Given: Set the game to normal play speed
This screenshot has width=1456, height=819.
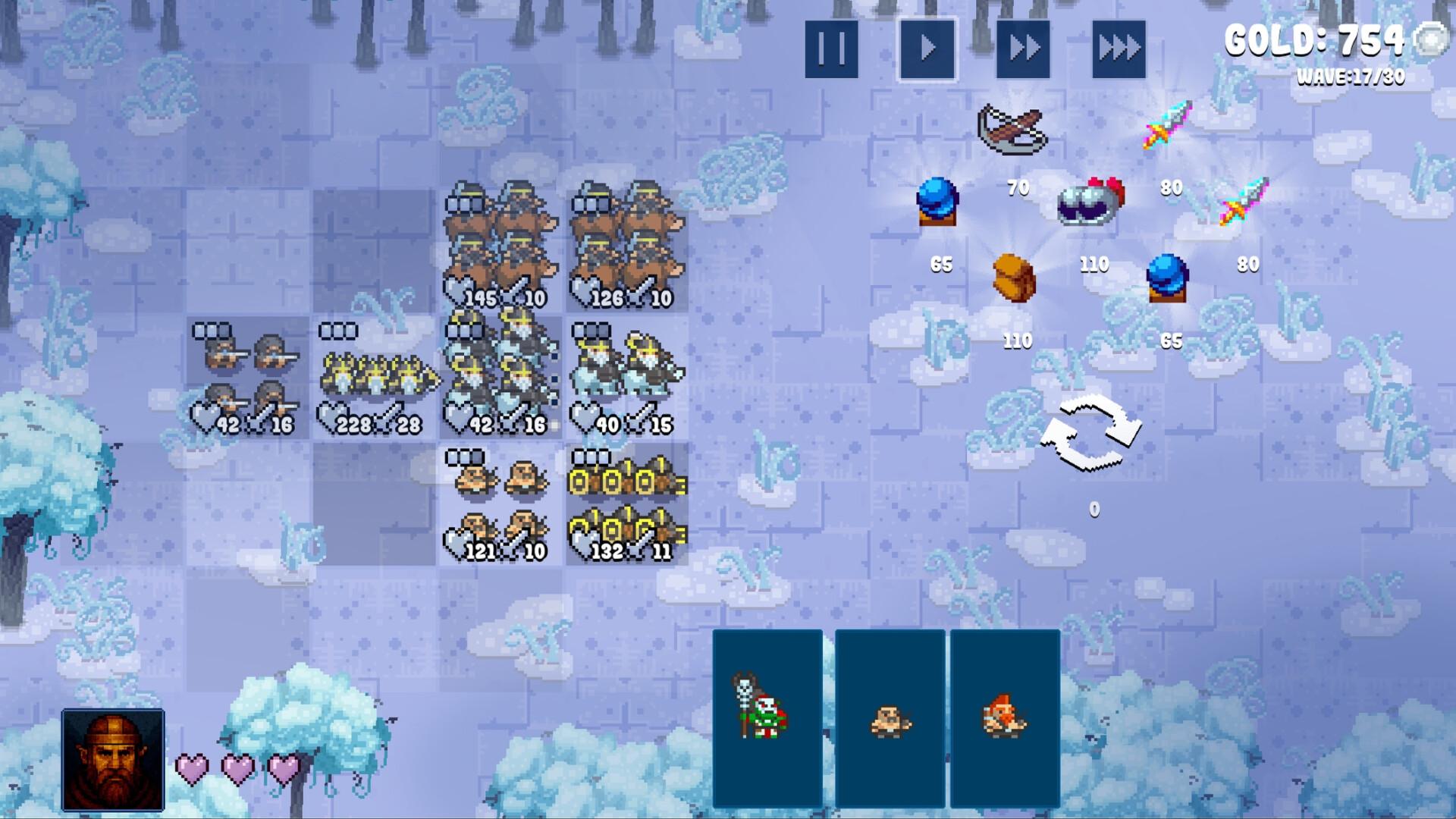Looking at the screenshot, I should point(927,49).
